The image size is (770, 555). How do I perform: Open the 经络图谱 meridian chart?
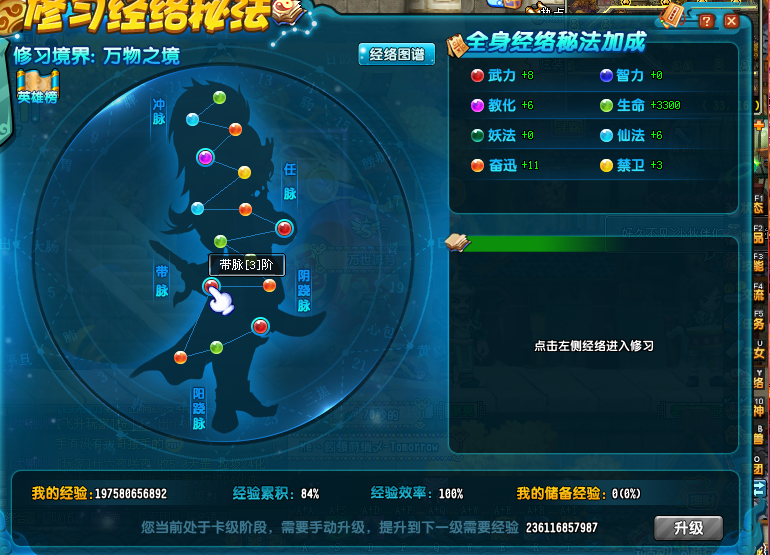click(x=396, y=55)
